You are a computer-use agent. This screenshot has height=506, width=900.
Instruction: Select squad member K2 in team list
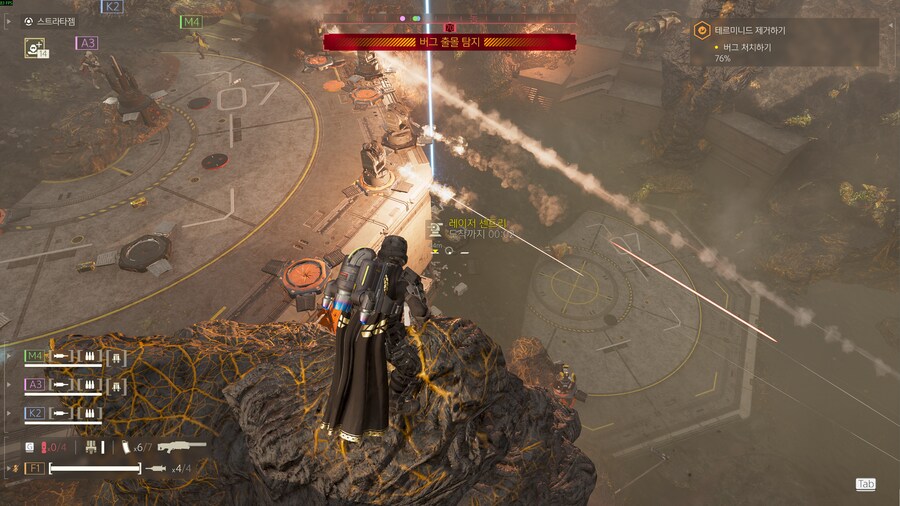tap(35, 412)
